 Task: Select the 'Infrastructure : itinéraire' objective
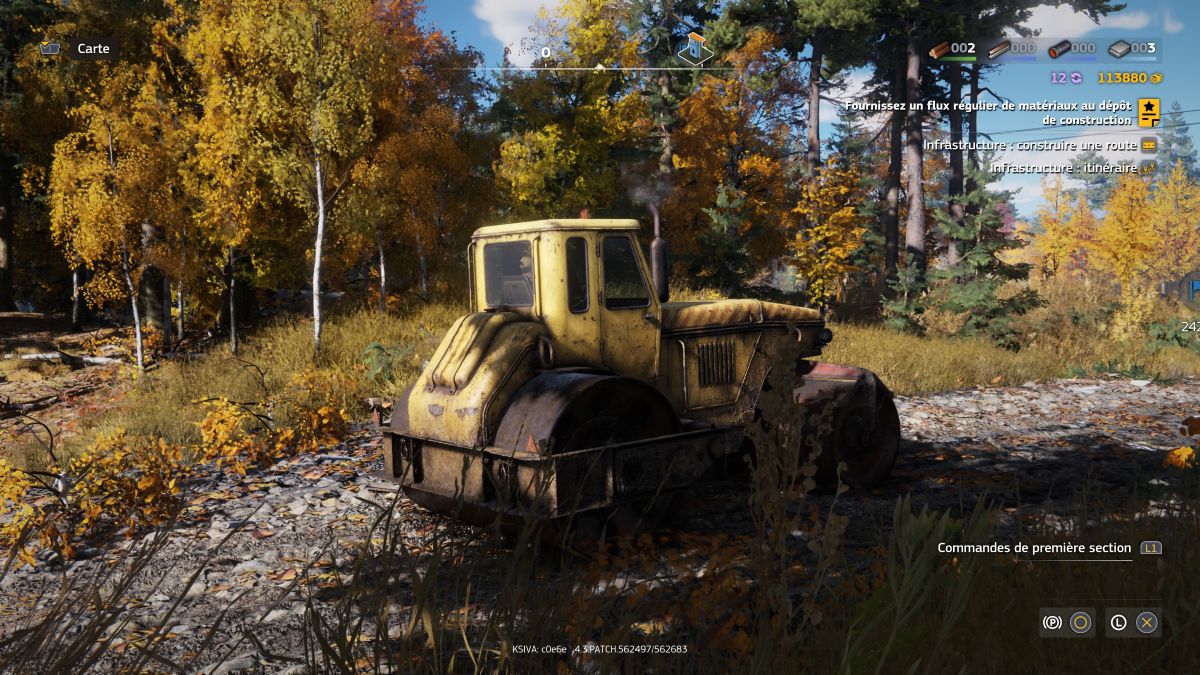click(1063, 168)
